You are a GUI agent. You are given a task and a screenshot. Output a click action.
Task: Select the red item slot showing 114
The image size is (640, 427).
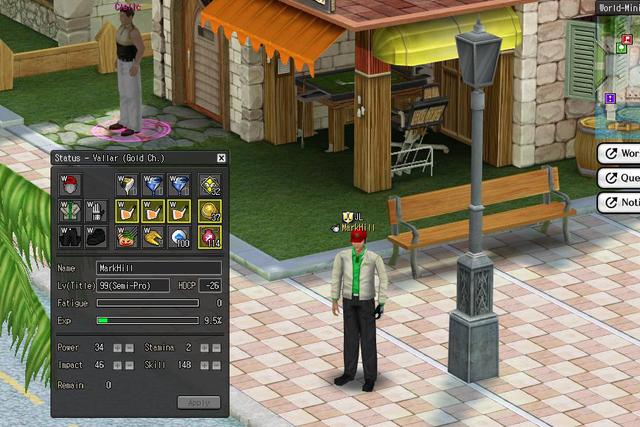tap(210, 237)
